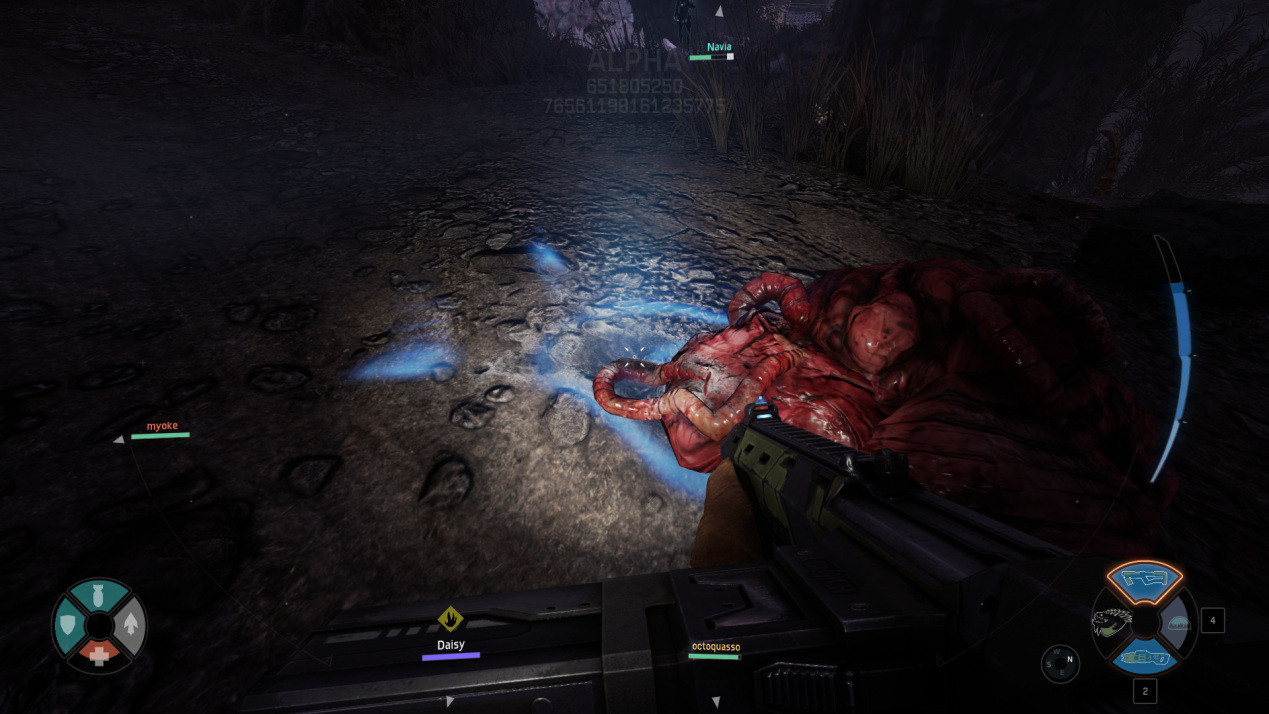Click Daisy's yellow name marker
This screenshot has width=1269, height=714.
pos(450,619)
